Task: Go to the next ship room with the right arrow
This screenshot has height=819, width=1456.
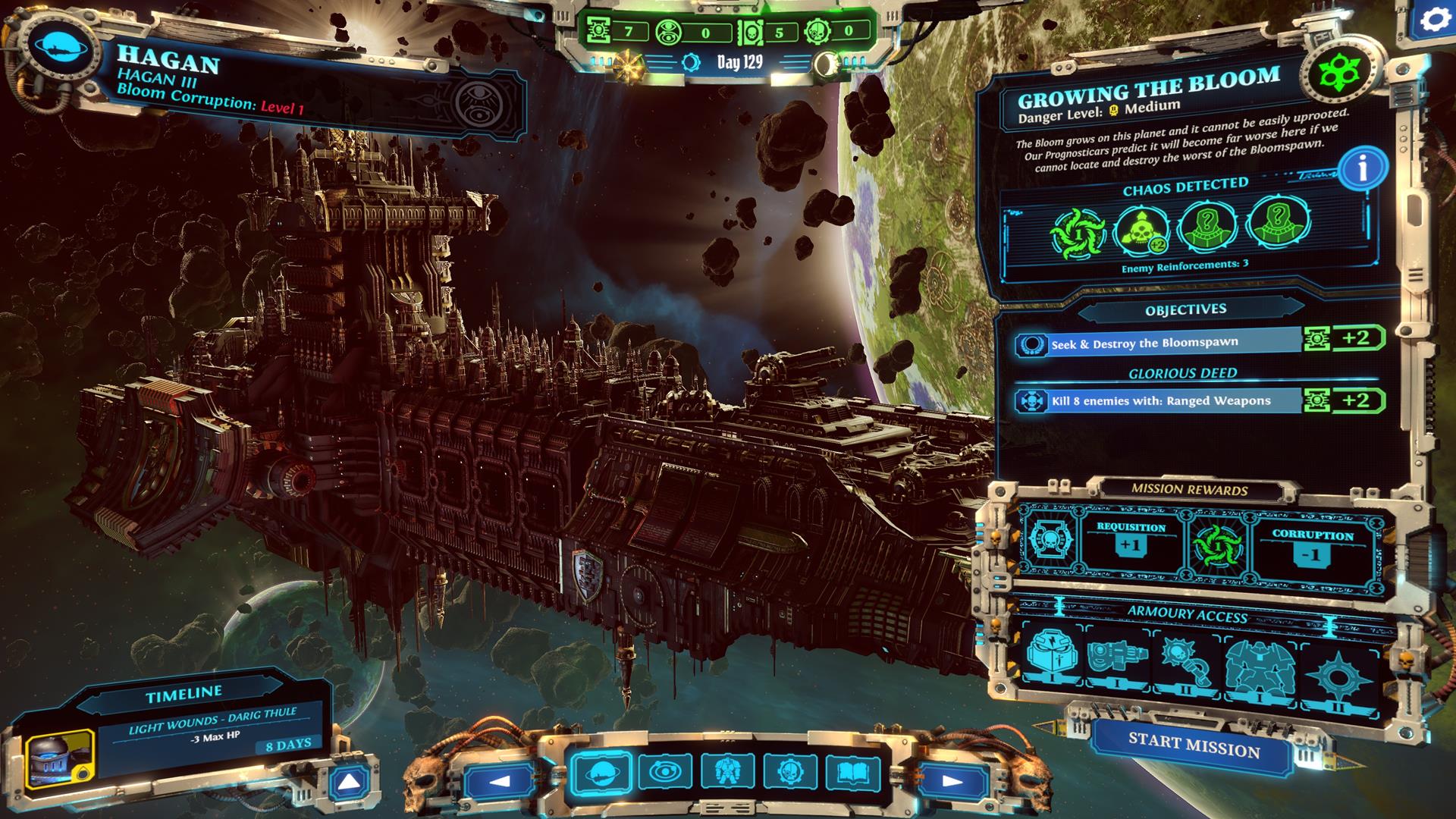Action: point(951,780)
